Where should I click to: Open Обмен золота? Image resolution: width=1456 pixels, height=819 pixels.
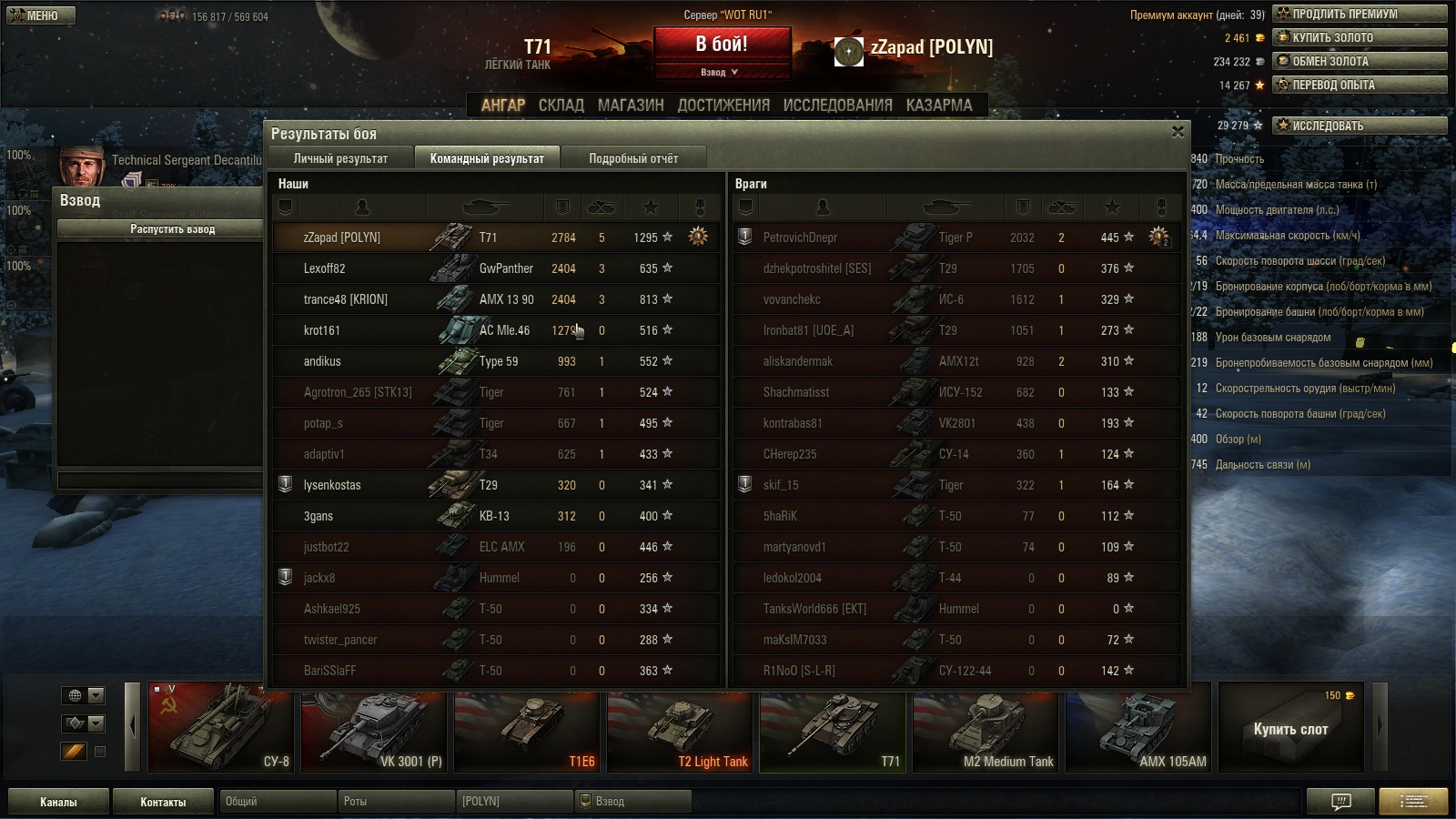tap(1360, 61)
